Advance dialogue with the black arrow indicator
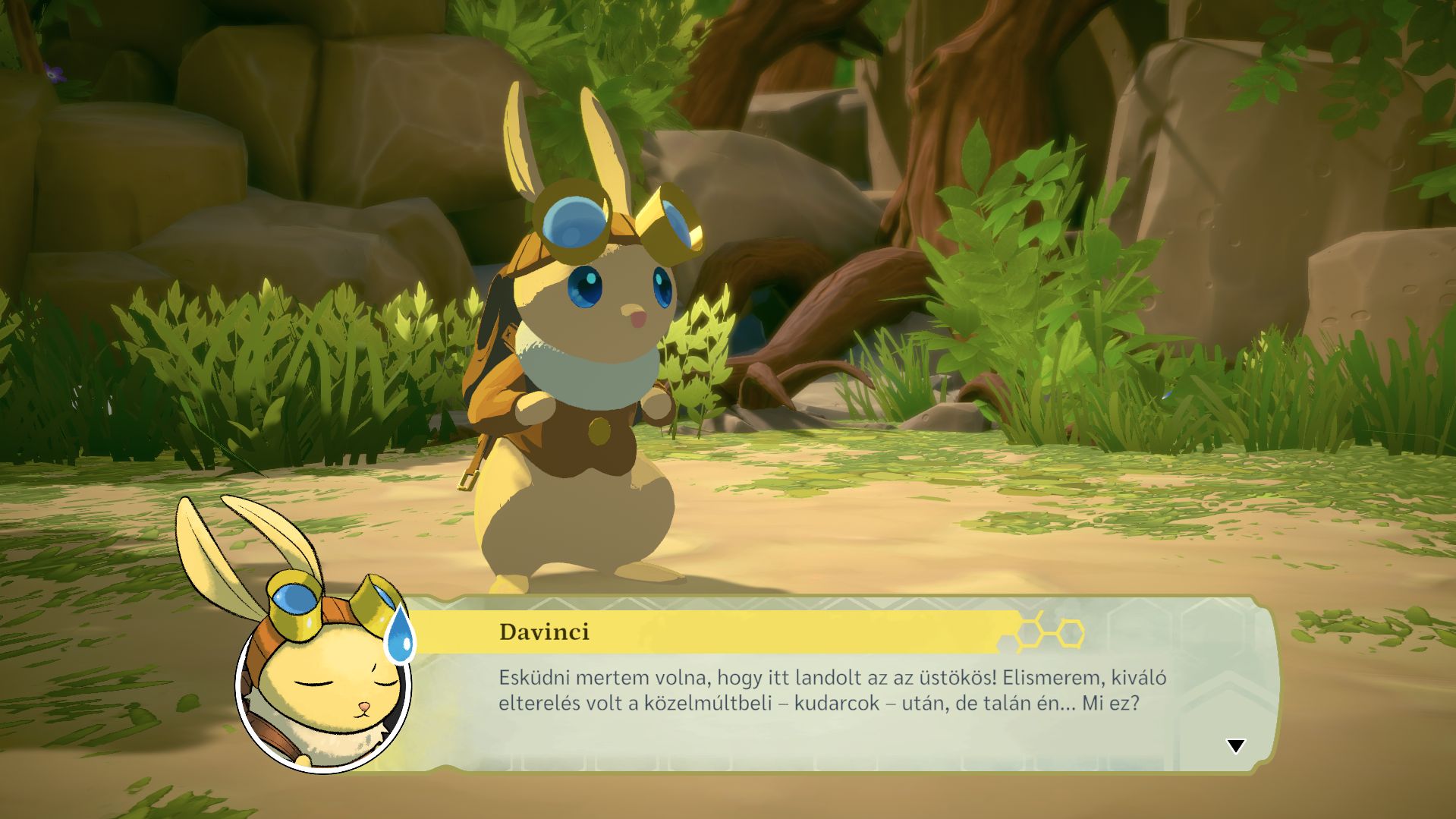 pos(1235,746)
